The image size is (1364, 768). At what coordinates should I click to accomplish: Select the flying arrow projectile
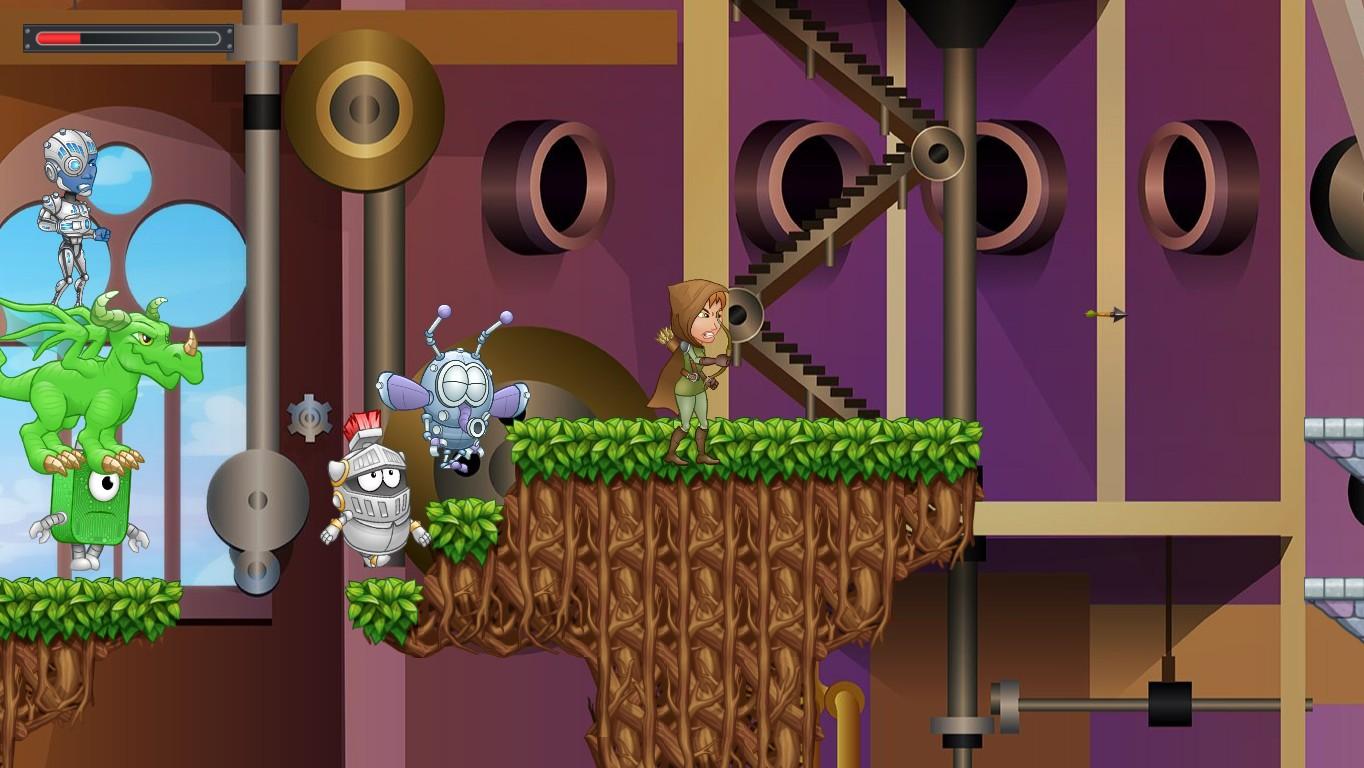point(1105,311)
